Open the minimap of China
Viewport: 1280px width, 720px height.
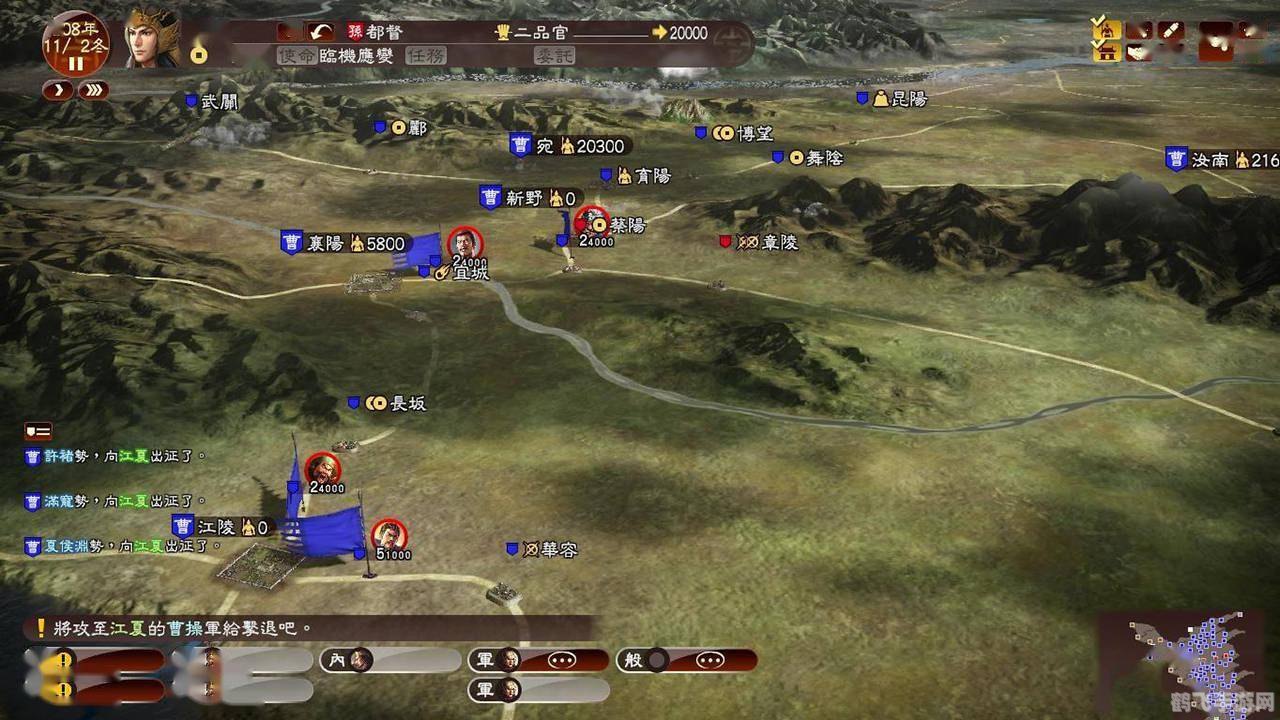(1188, 662)
